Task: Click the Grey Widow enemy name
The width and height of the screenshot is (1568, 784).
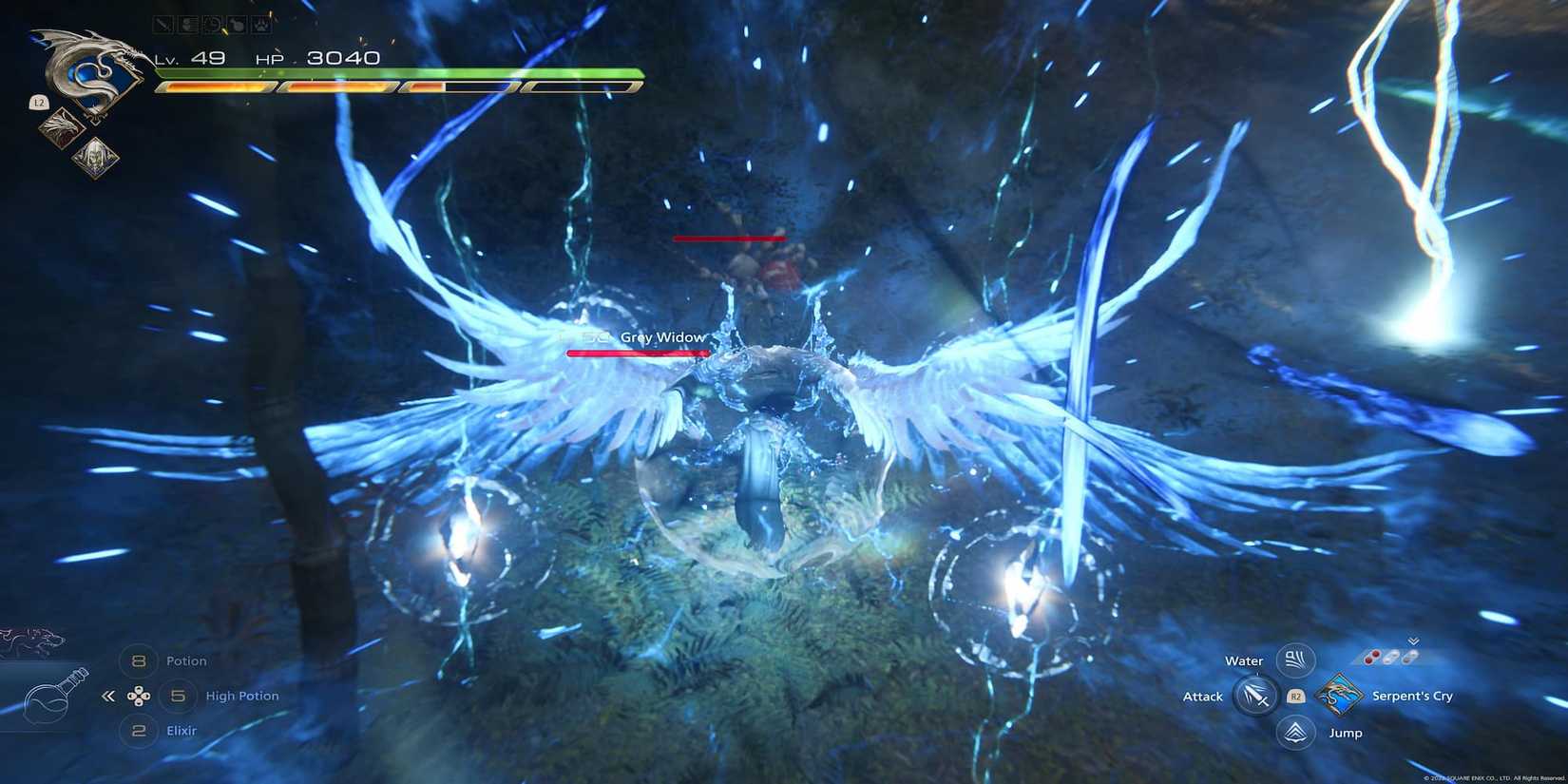Action: (x=662, y=337)
